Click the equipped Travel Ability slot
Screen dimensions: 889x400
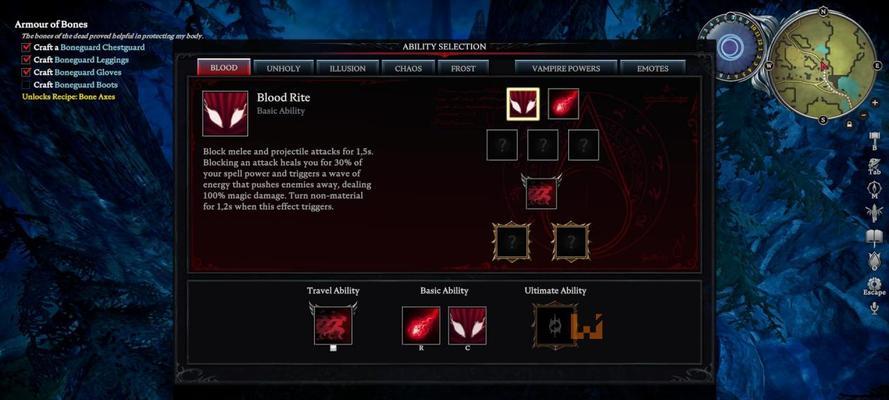(332, 325)
